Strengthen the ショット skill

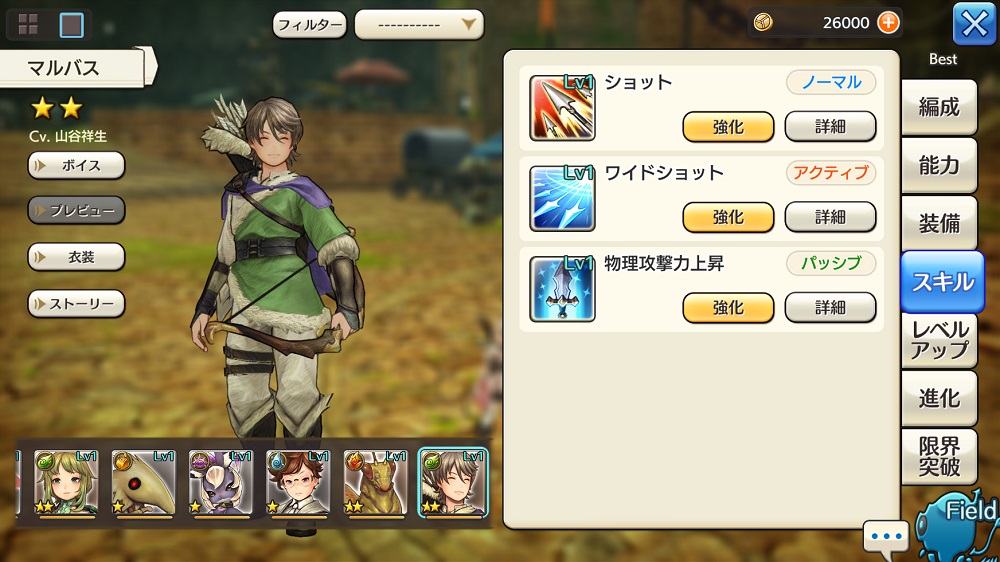(728, 127)
